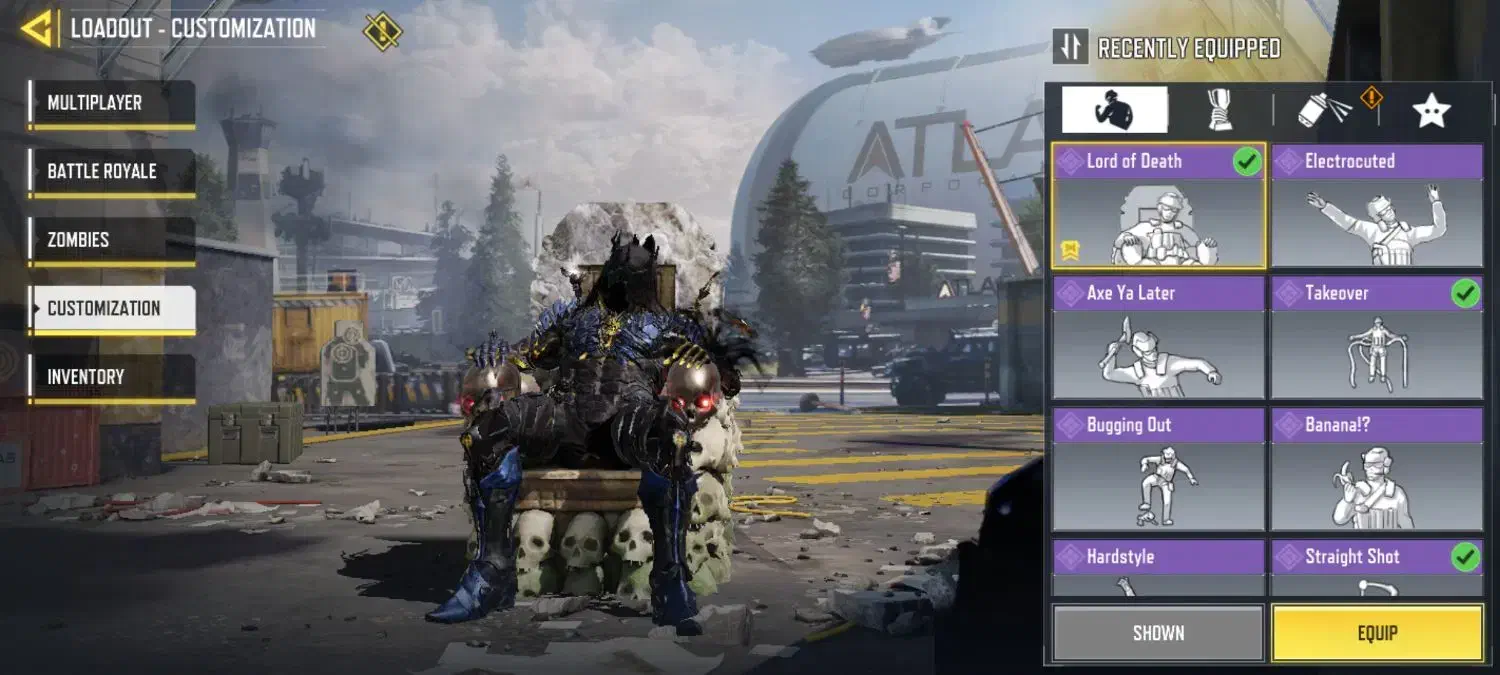The image size is (1500, 675).
Task: Choose the Bugging Out emote
Action: tap(1158, 470)
